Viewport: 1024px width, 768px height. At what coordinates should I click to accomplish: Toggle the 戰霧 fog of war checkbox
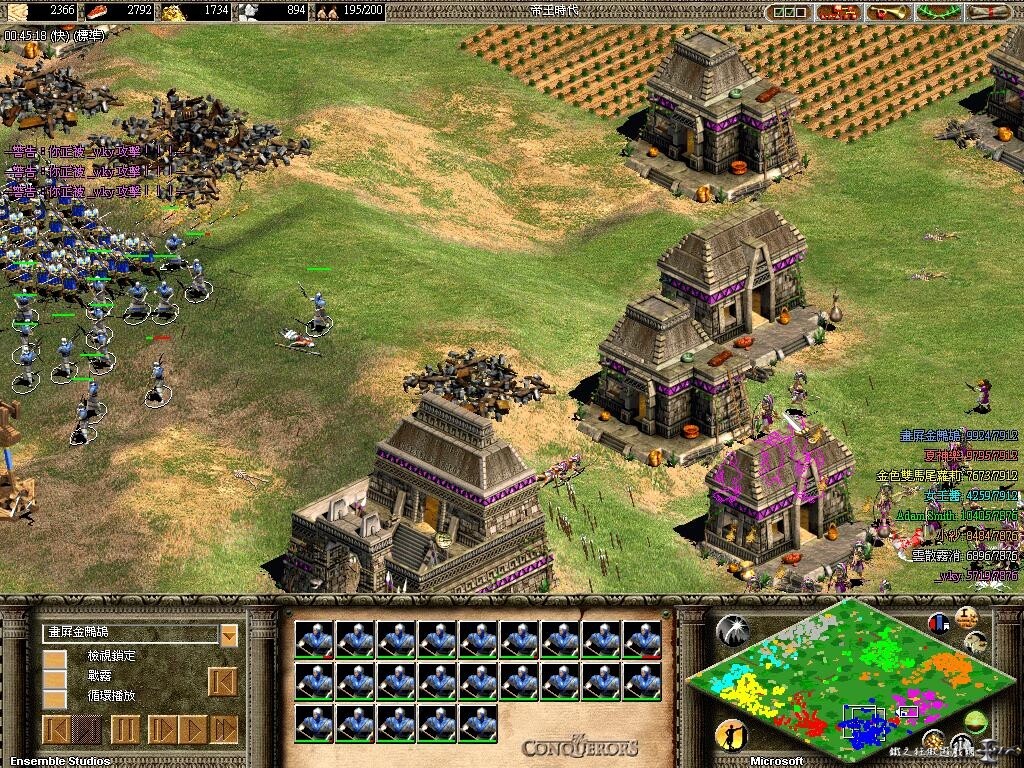55,680
